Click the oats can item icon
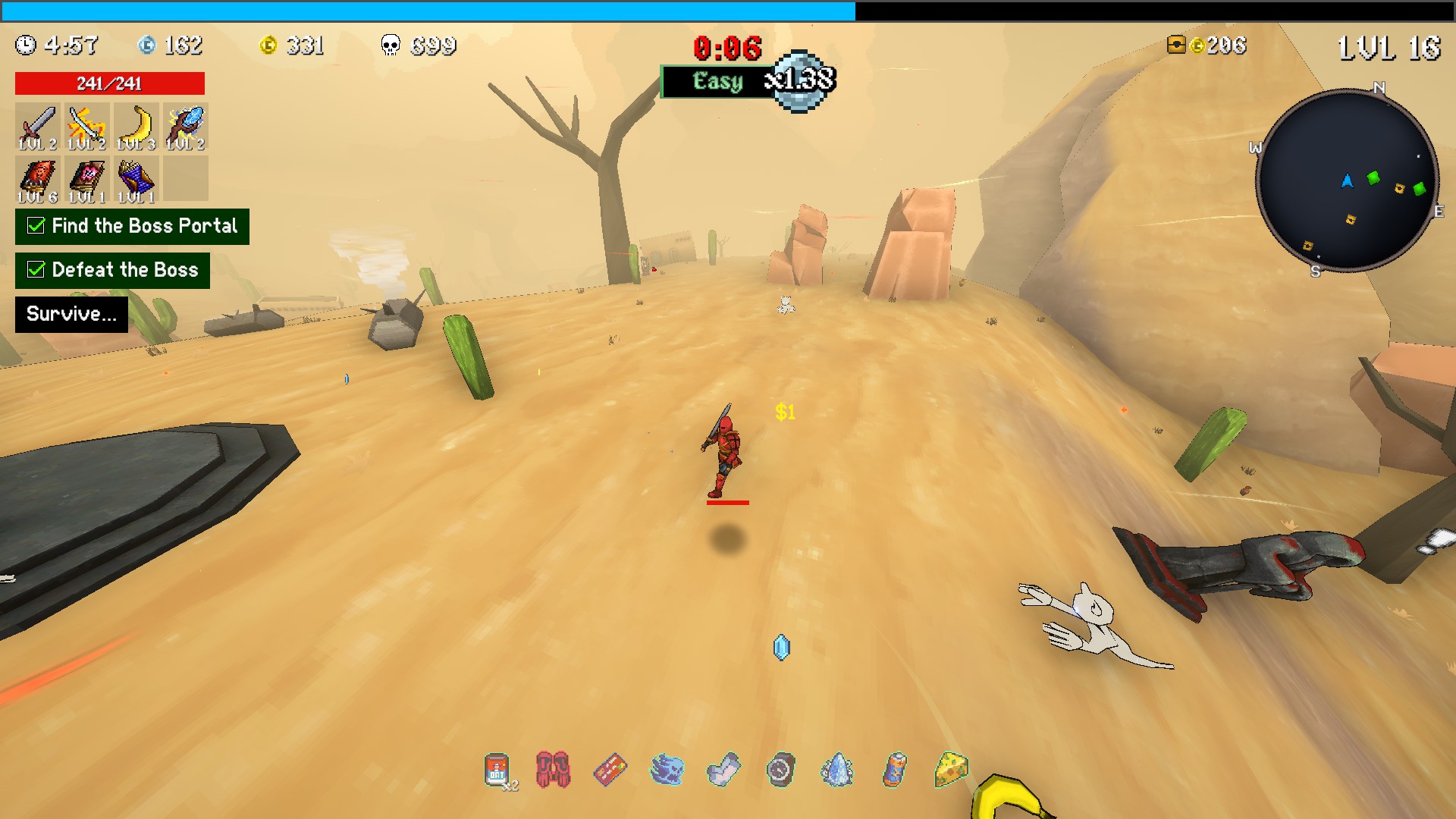 tap(497, 770)
